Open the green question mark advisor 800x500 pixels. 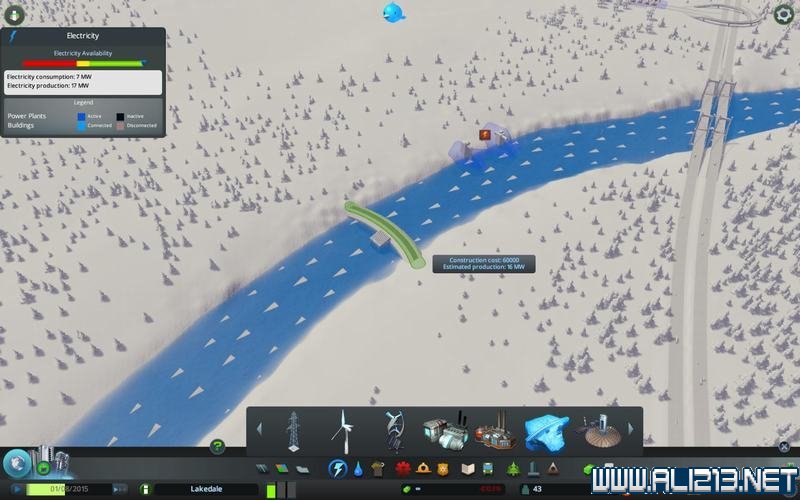tap(217, 446)
